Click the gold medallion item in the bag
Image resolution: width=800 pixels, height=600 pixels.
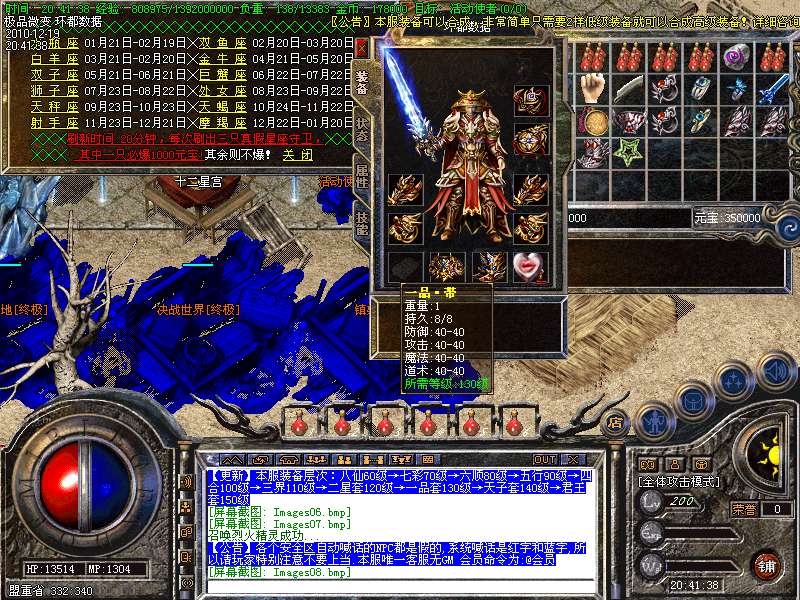coord(594,121)
